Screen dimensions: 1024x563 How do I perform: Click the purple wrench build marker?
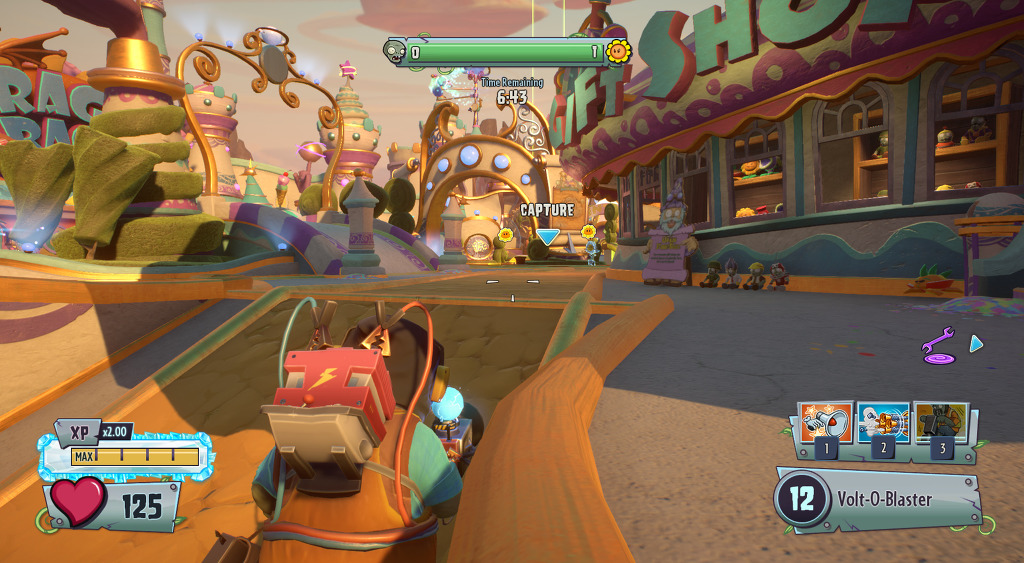click(x=938, y=344)
